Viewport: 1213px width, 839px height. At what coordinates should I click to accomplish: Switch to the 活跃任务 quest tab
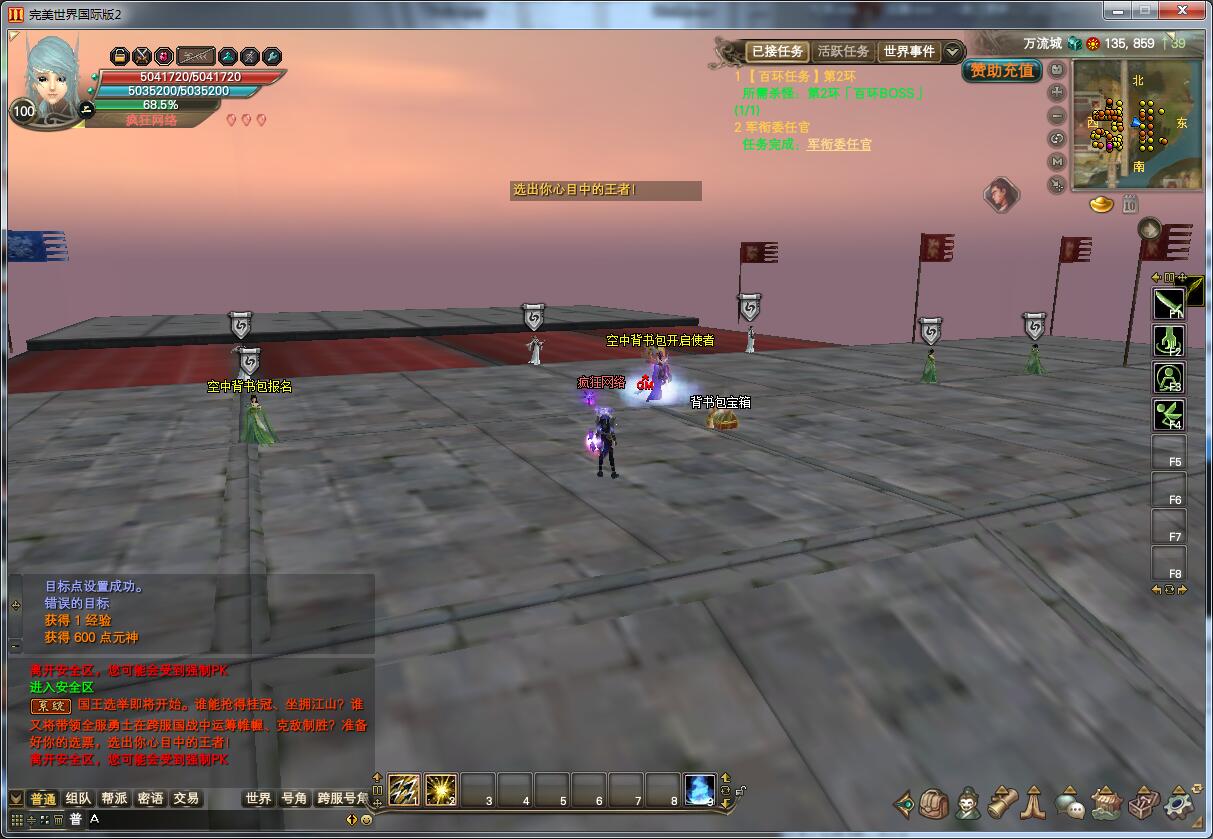coord(843,51)
